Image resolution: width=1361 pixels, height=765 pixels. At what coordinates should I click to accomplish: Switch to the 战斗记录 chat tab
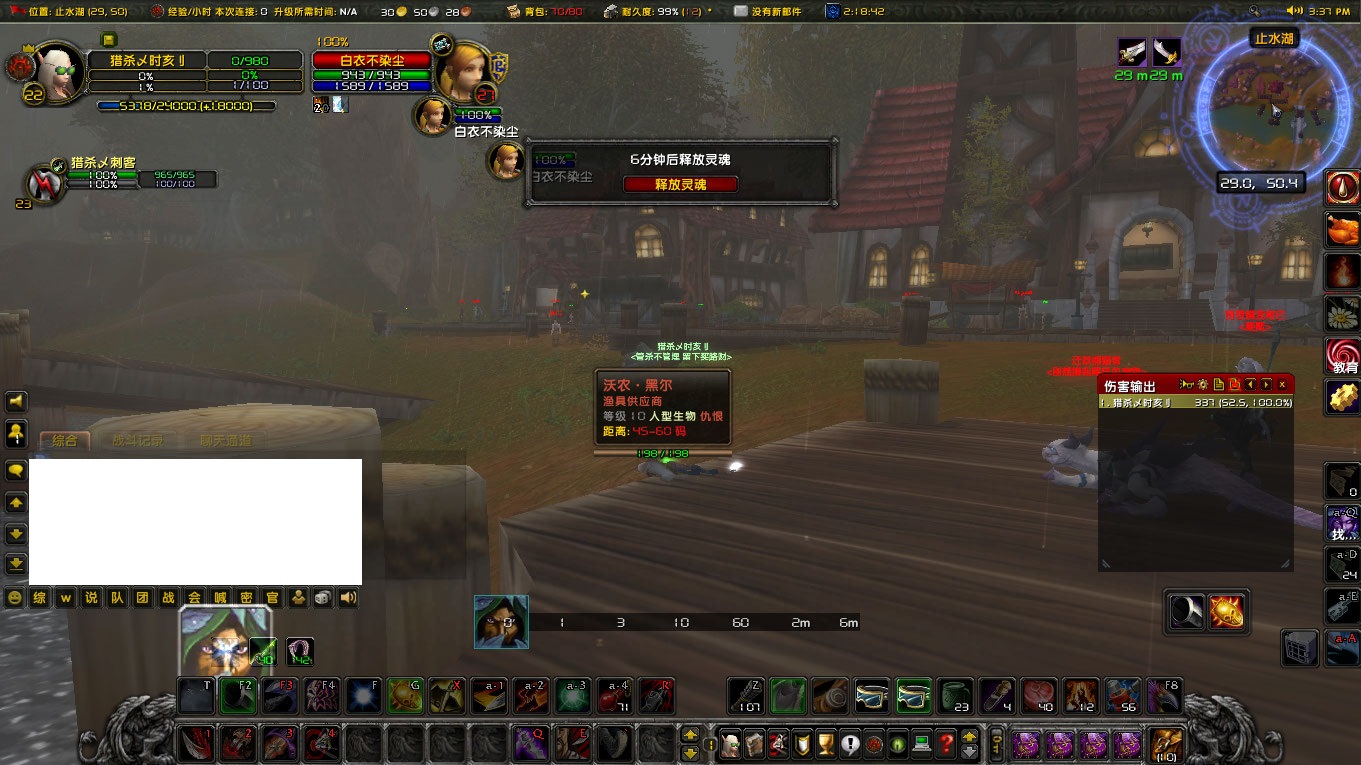point(139,441)
